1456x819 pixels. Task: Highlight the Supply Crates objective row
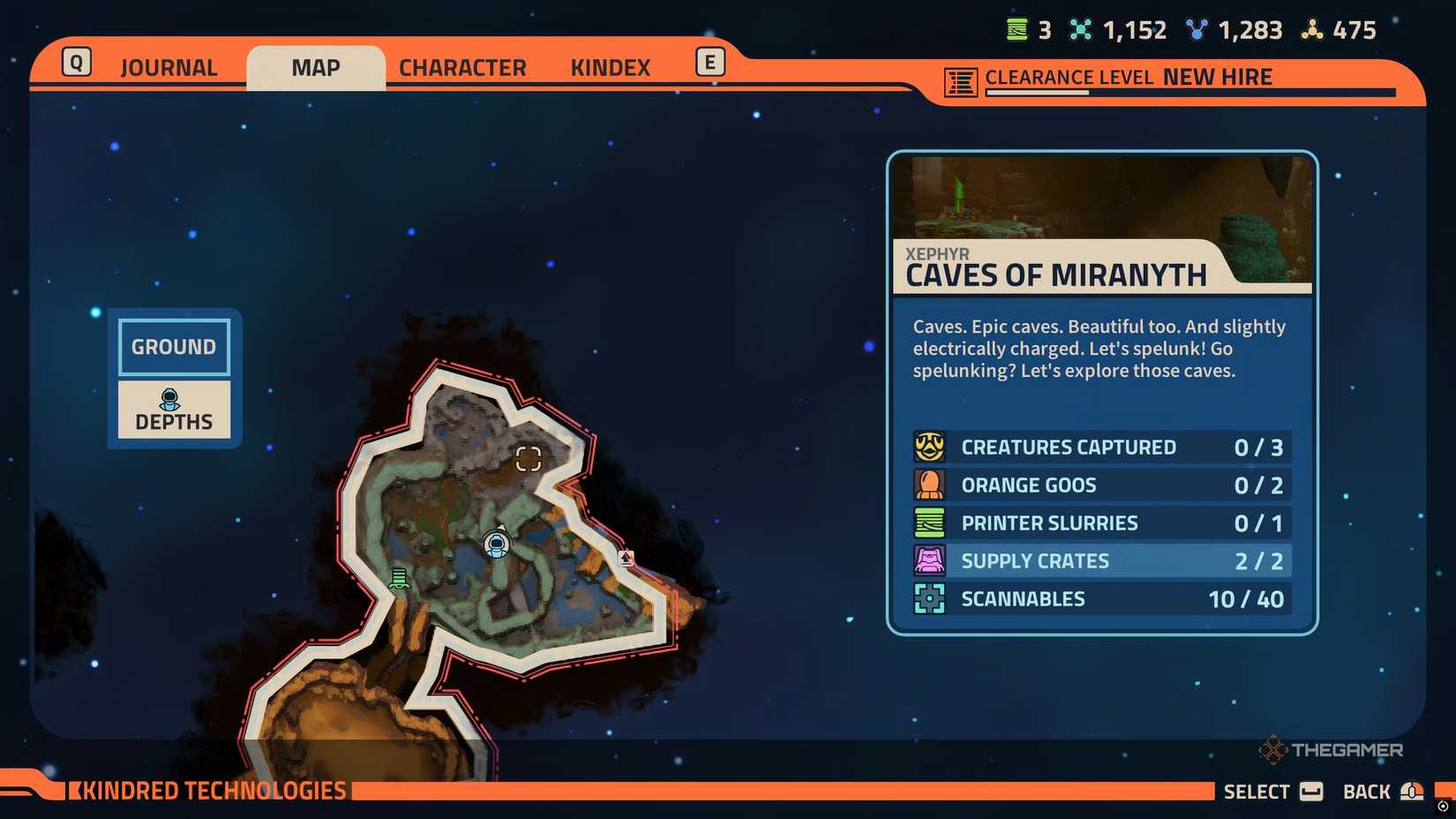pyautogui.click(x=1099, y=560)
